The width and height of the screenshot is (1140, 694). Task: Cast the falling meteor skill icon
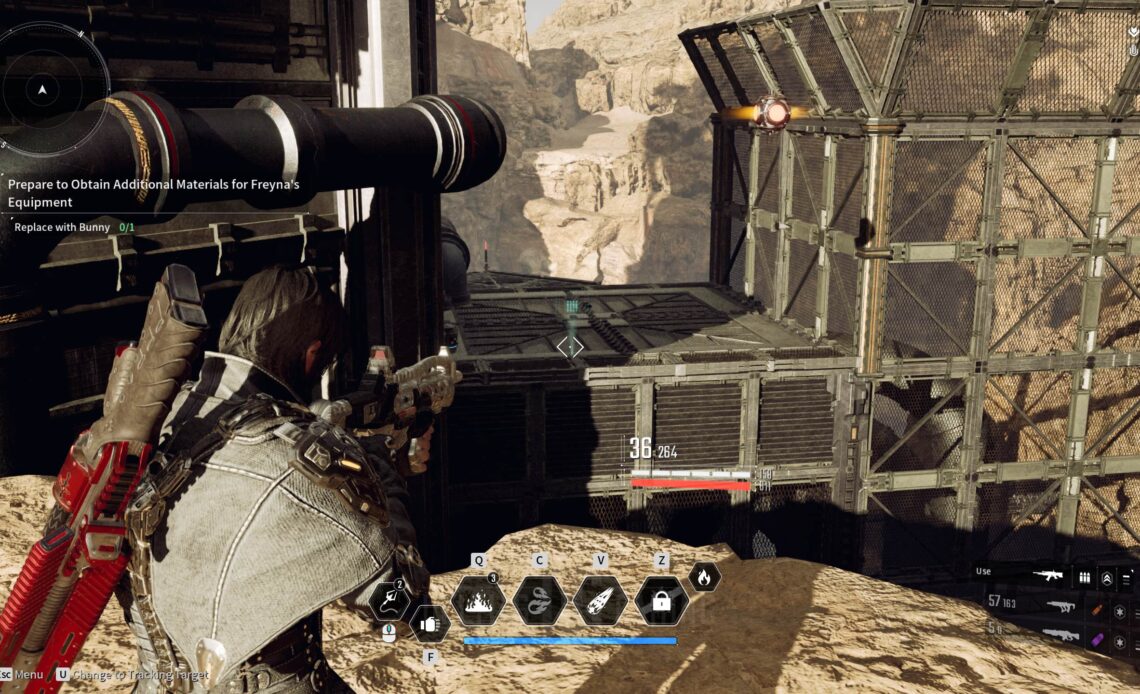coord(600,601)
